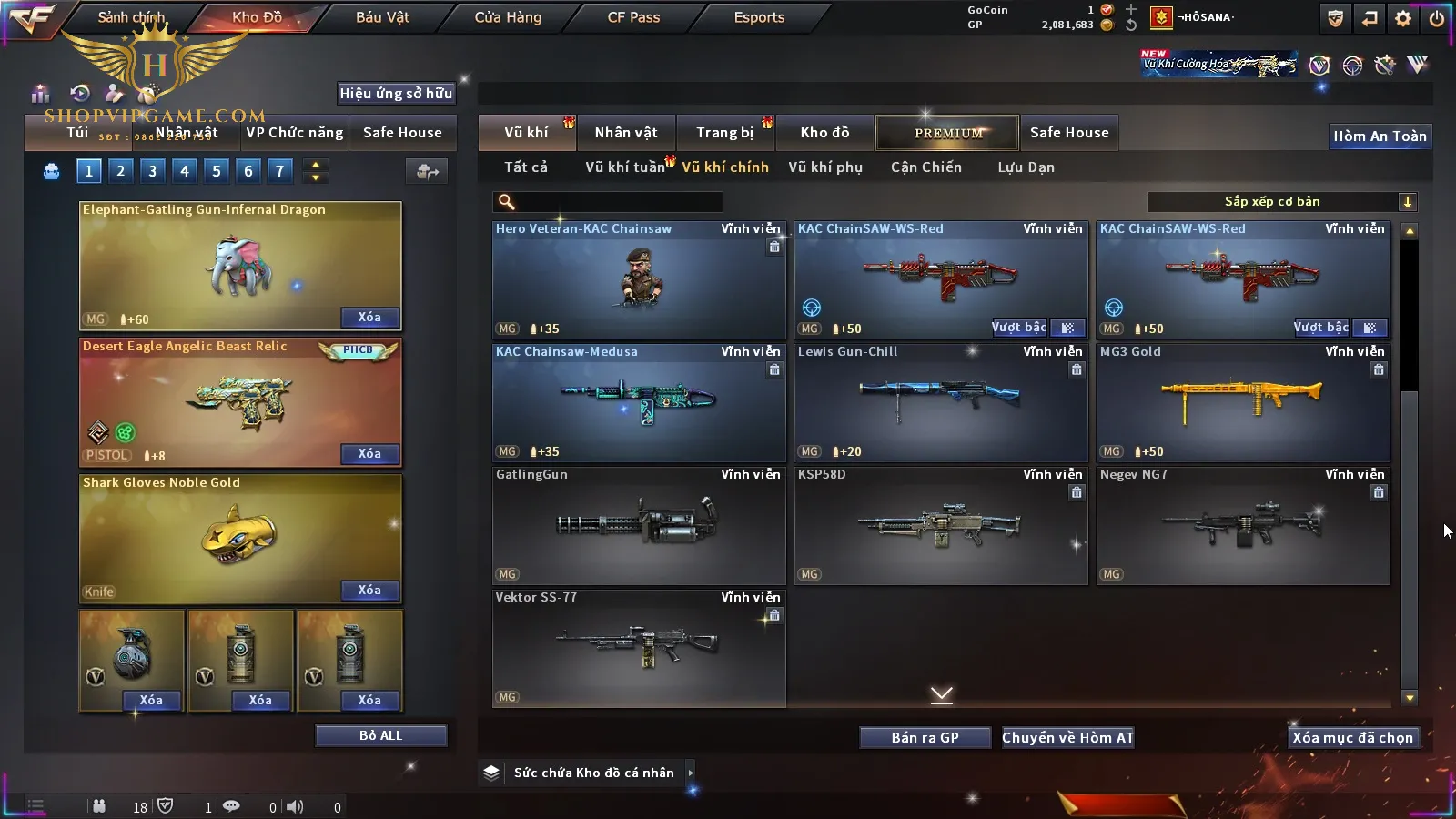Show the Lựu Đạn grenade category
This screenshot has height=819, width=1456.
pyautogui.click(x=1026, y=167)
